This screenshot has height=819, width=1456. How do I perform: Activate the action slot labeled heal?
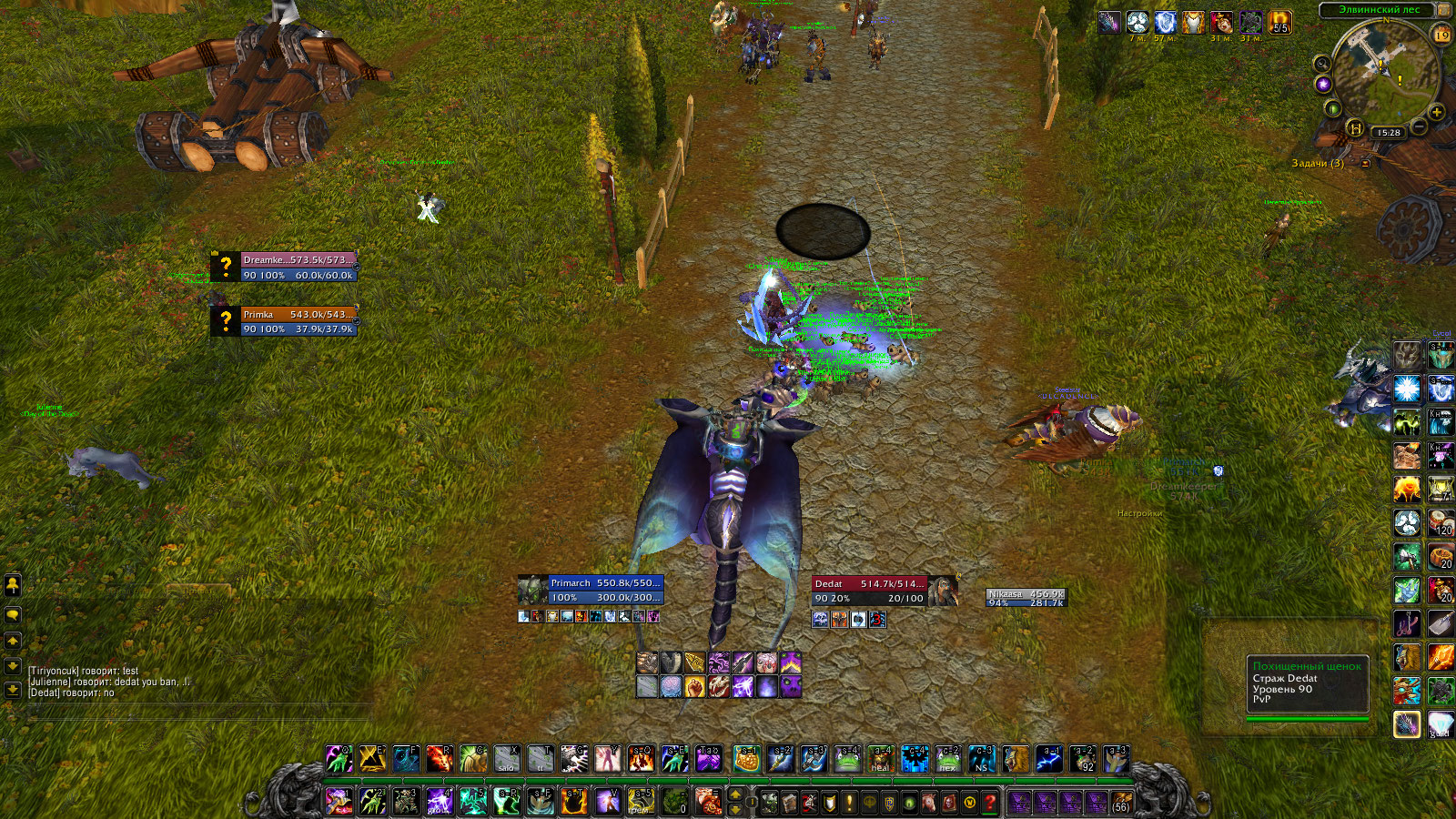[x=881, y=759]
